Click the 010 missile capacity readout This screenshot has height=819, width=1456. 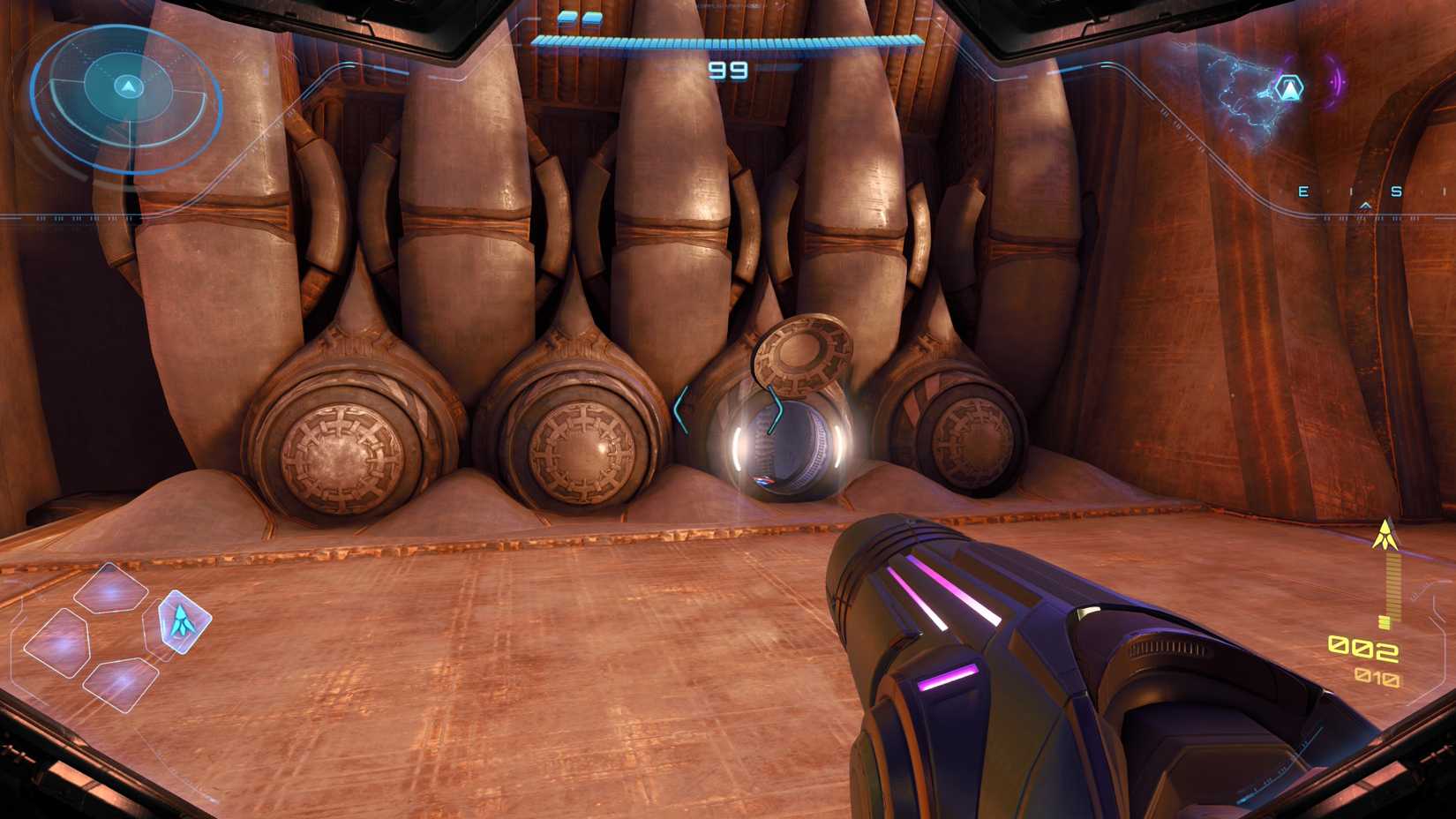1376,676
